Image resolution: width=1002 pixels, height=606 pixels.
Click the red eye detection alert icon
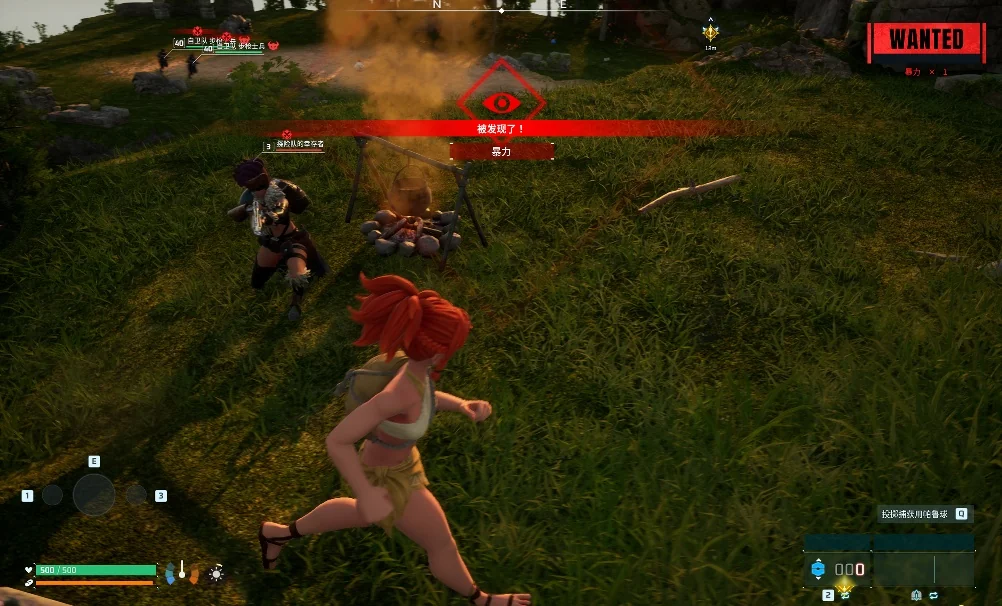[501, 102]
